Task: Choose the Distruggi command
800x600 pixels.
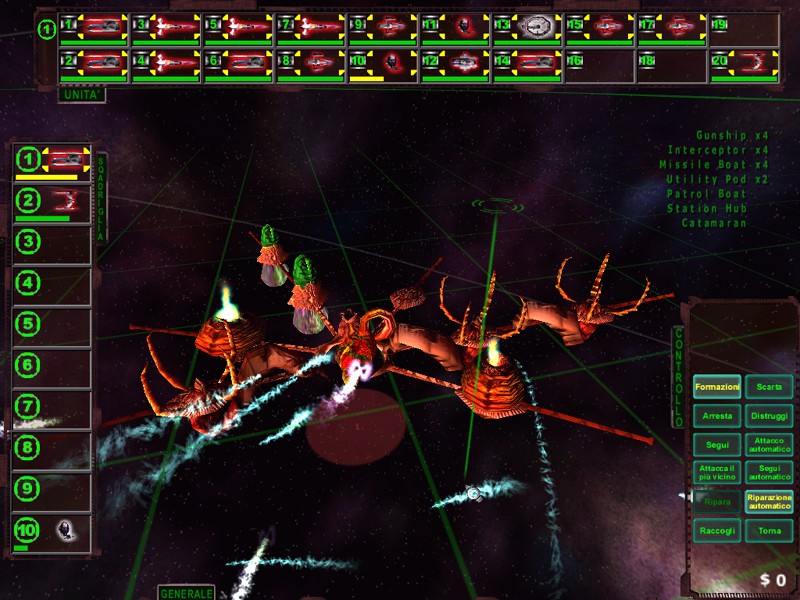Action: [x=769, y=416]
